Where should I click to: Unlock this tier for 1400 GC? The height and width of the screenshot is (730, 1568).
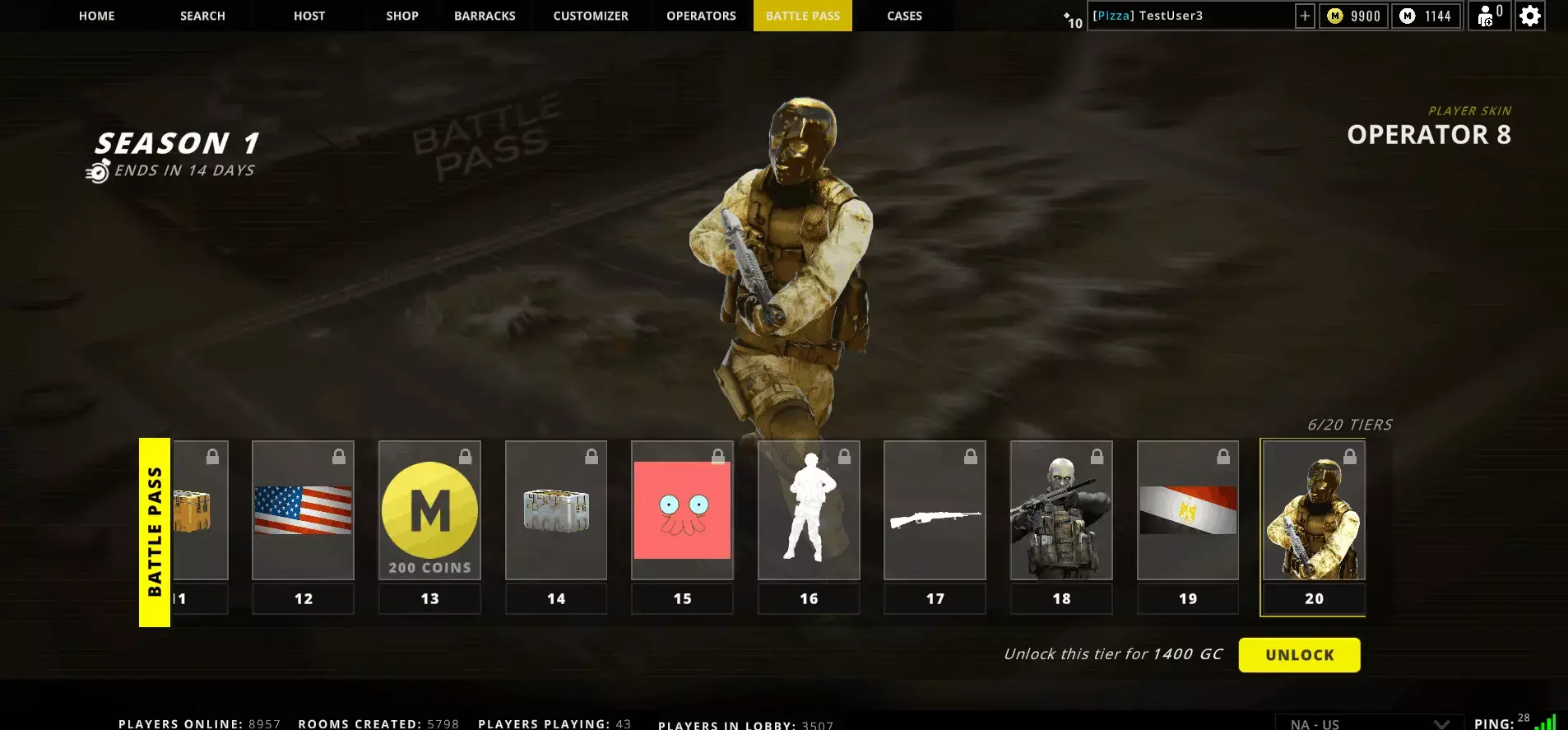click(1299, 655)
